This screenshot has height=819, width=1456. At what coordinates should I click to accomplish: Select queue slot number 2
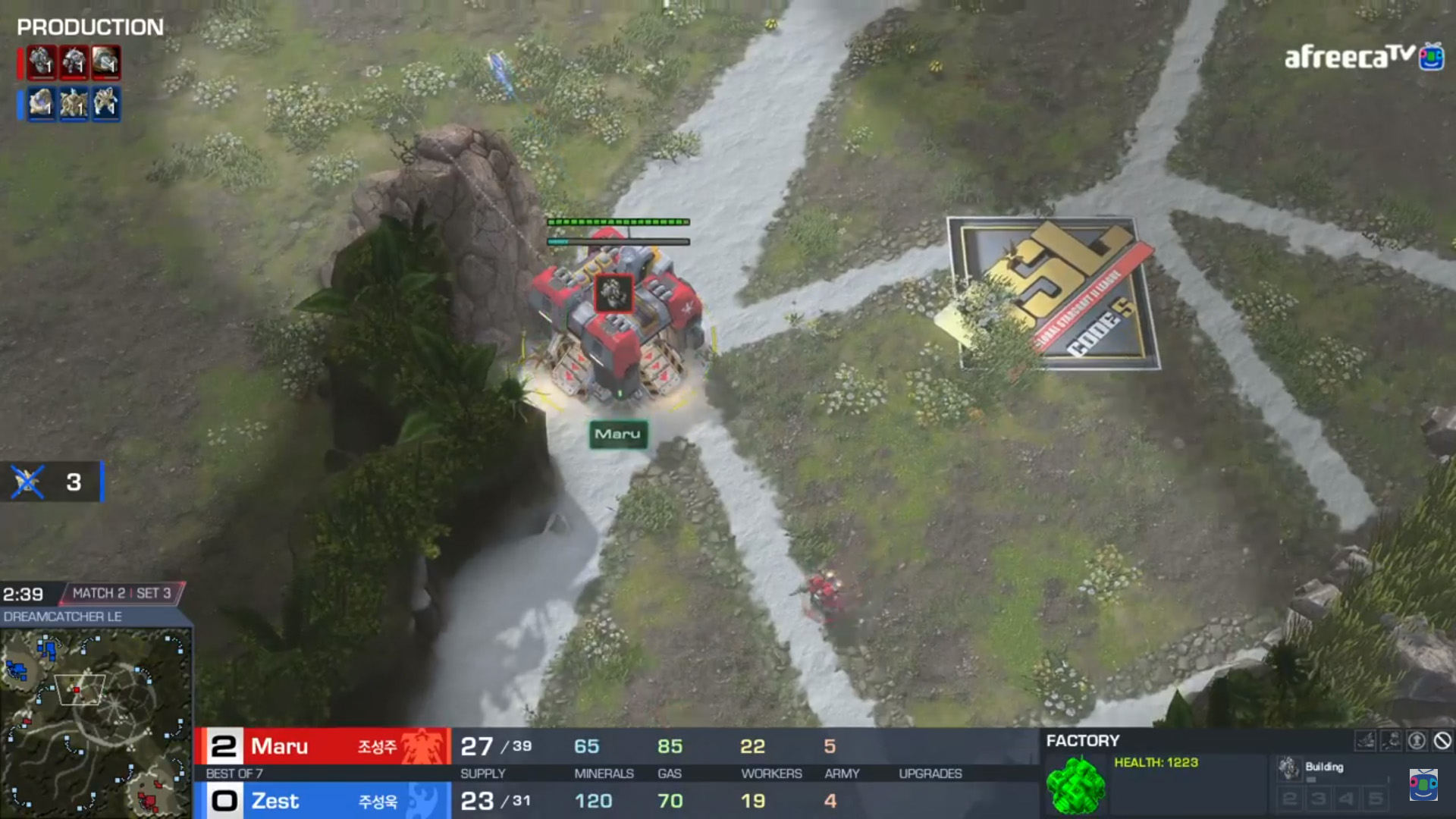pos(1289,799)
